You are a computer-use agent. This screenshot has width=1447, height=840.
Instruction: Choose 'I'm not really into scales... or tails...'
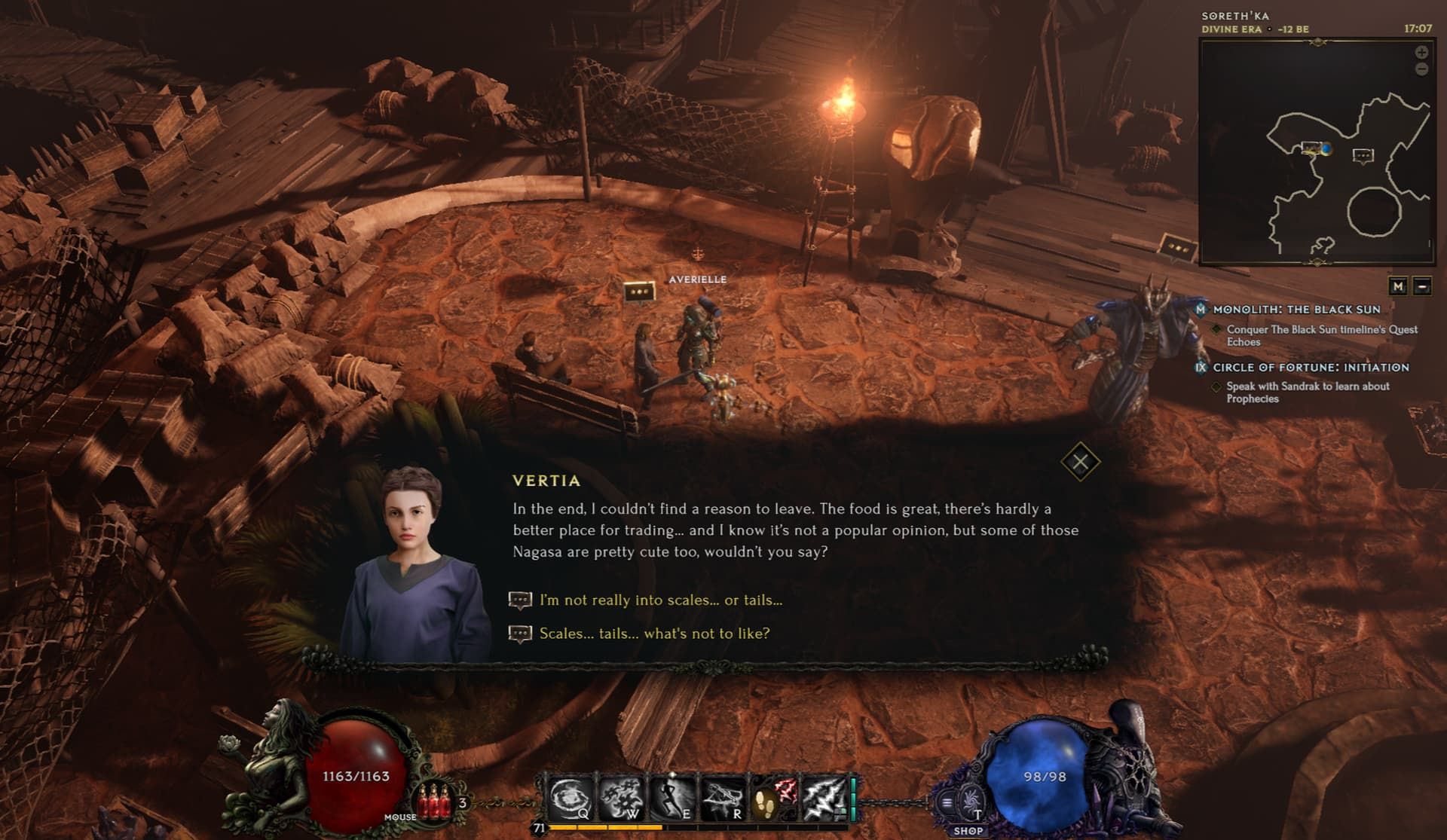click(659, 600)
